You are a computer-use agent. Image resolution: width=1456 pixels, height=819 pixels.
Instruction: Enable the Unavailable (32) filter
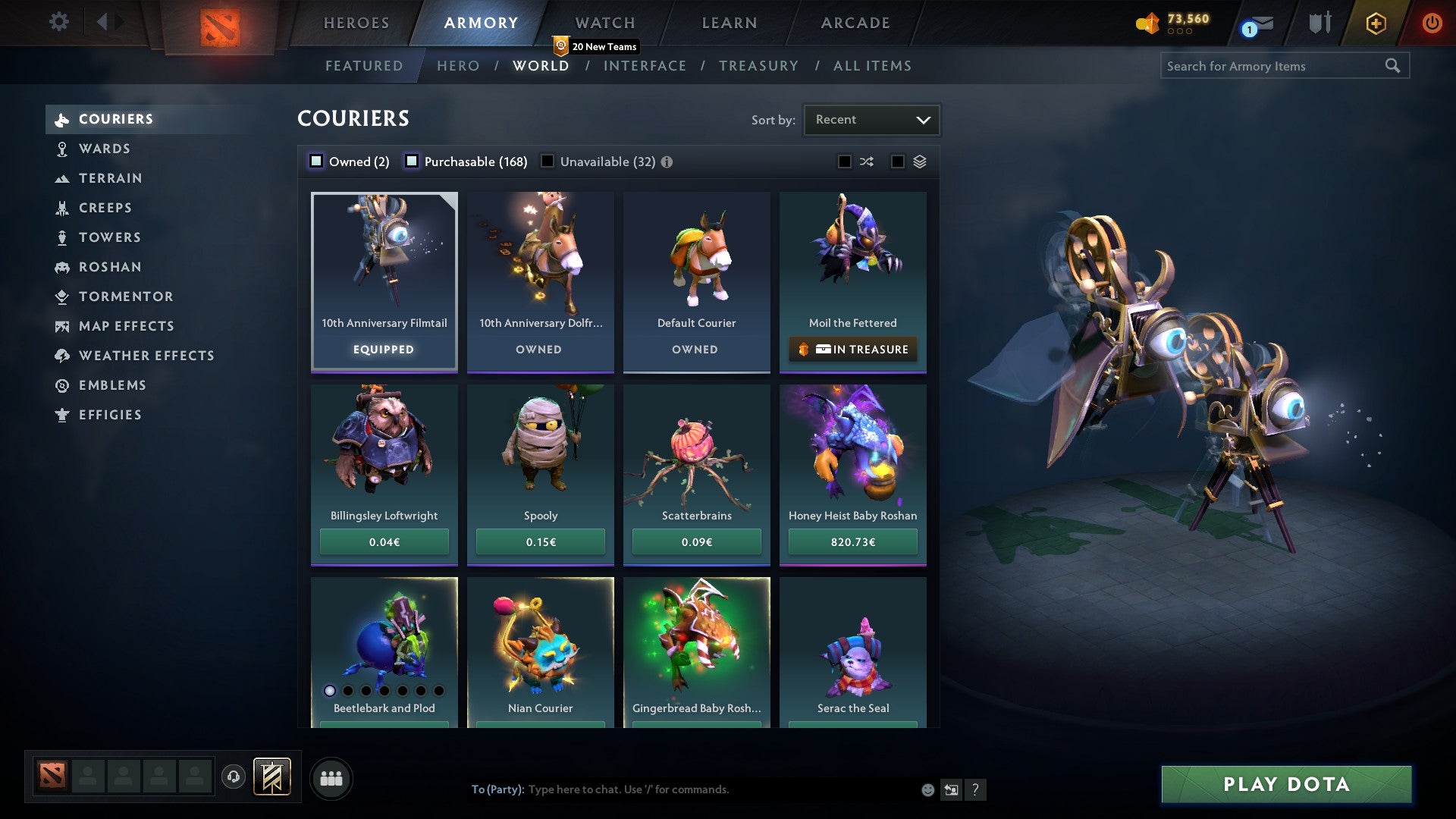pyautogui.click(x=548, y=161)
